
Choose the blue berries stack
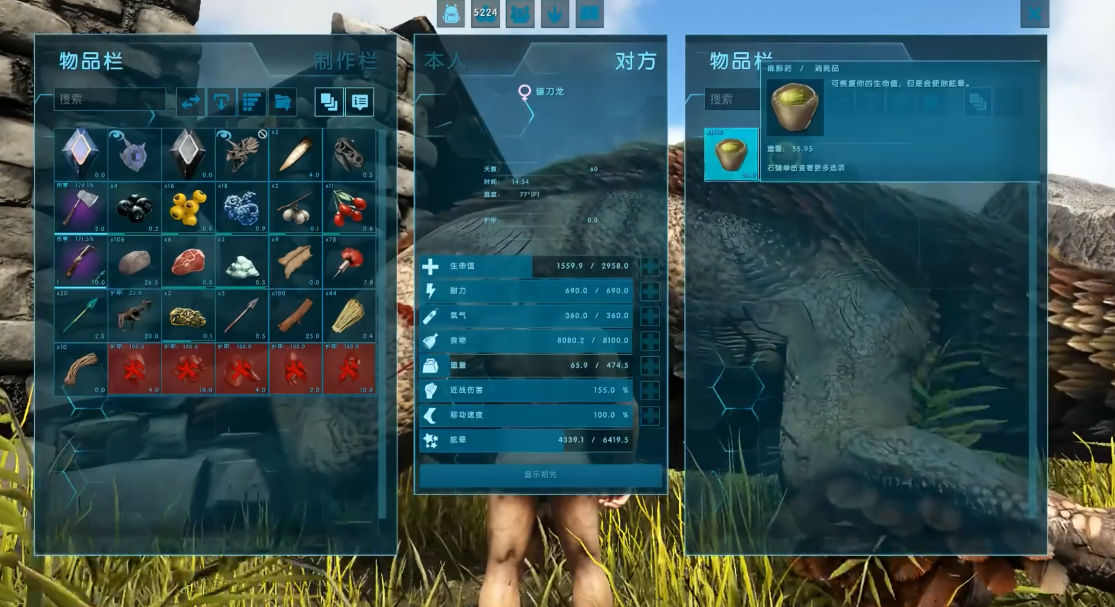242,208
